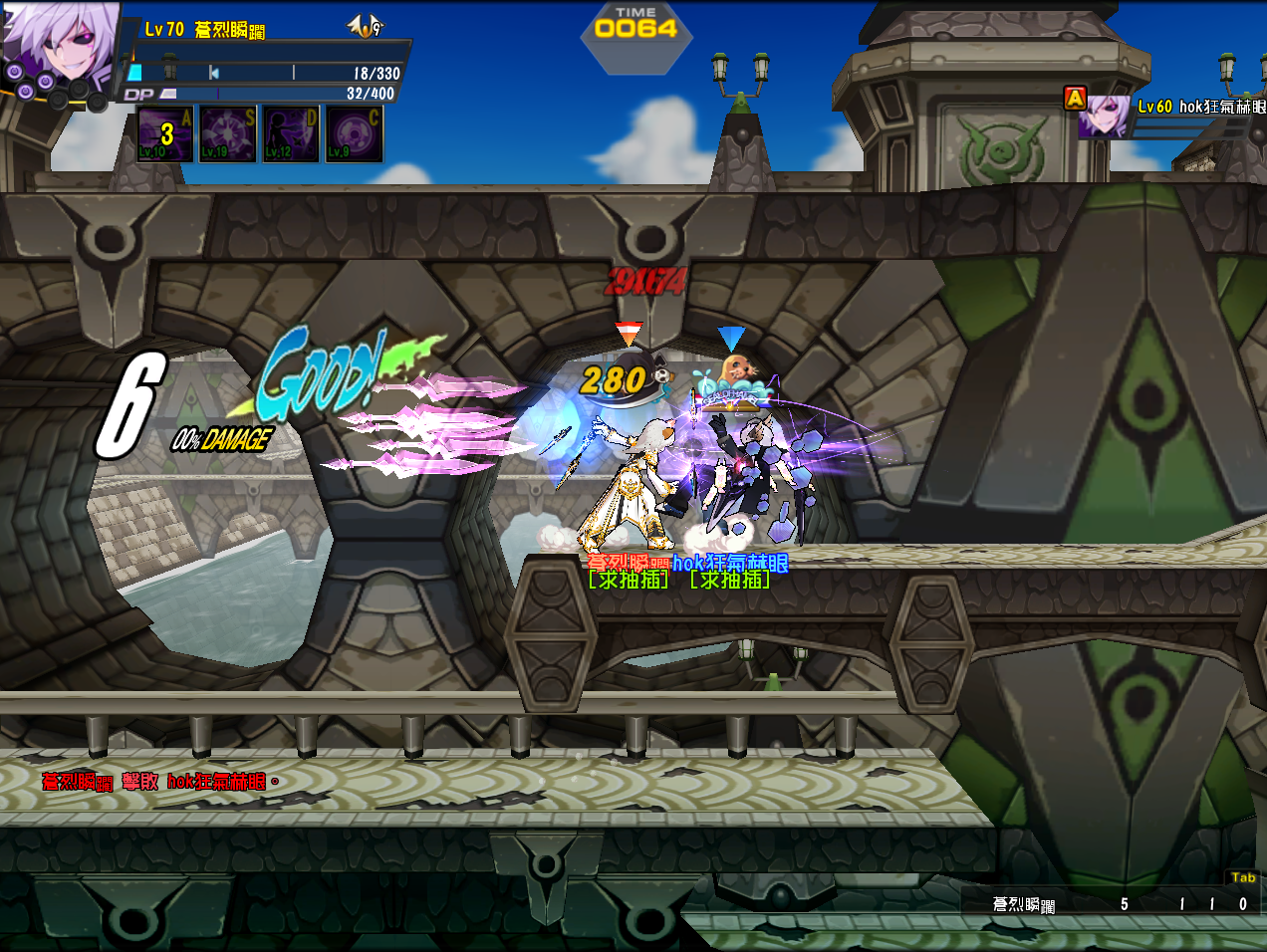Click the winged emblem icon with 9
This screenshot has width=1267, height=952.
tap(366, 27)
